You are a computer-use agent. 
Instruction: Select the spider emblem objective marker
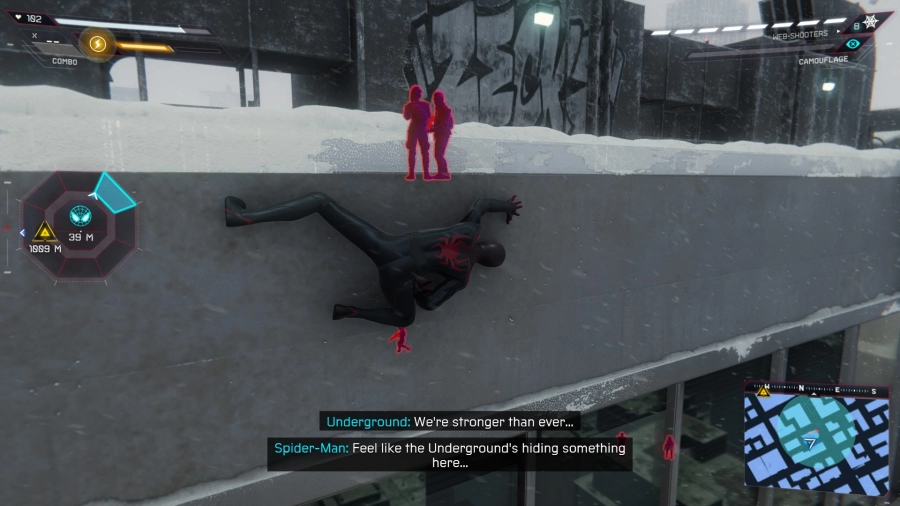click(x=79, y=215)
